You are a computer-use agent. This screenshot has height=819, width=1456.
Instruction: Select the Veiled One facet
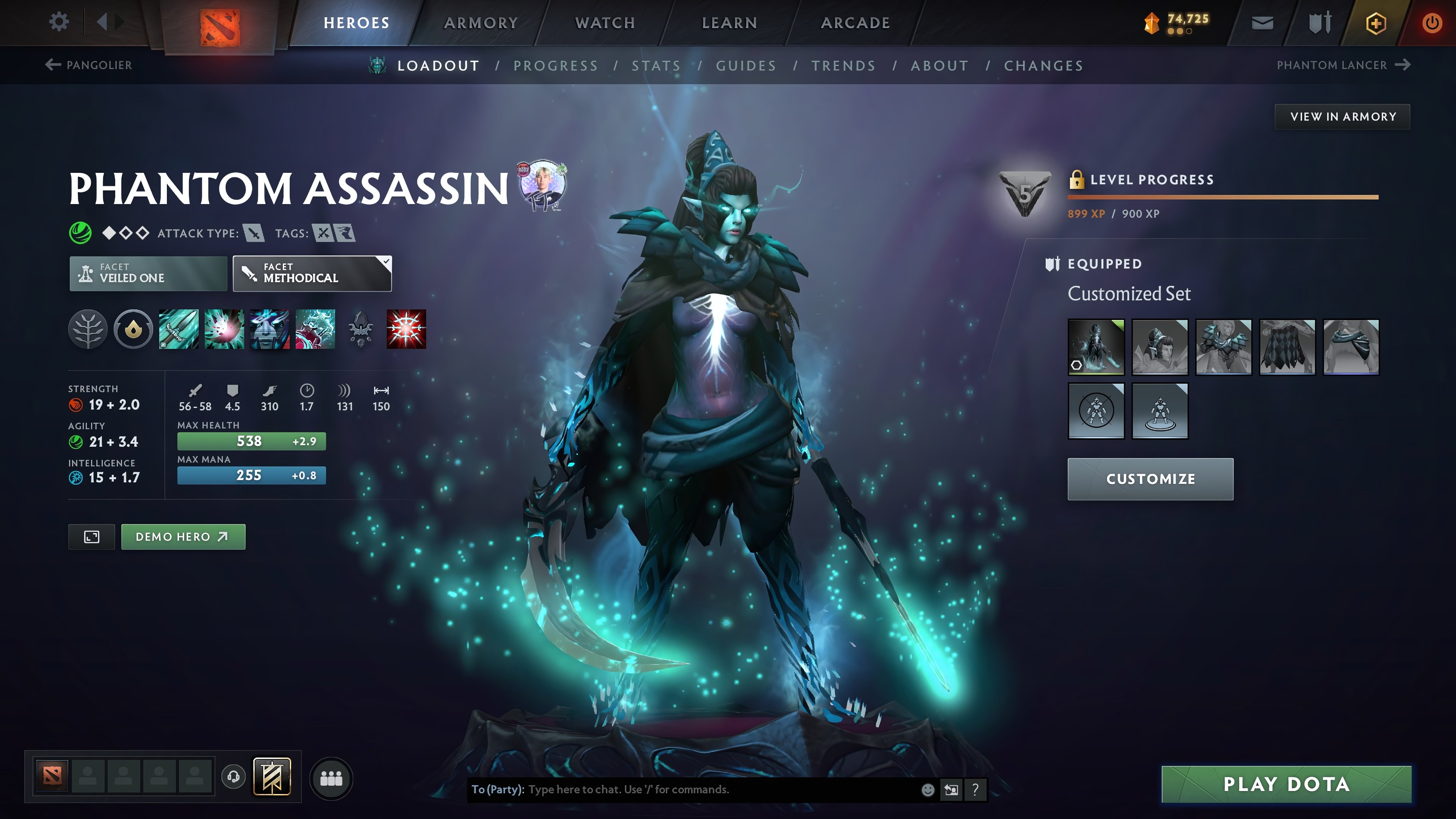coord(148,274)
